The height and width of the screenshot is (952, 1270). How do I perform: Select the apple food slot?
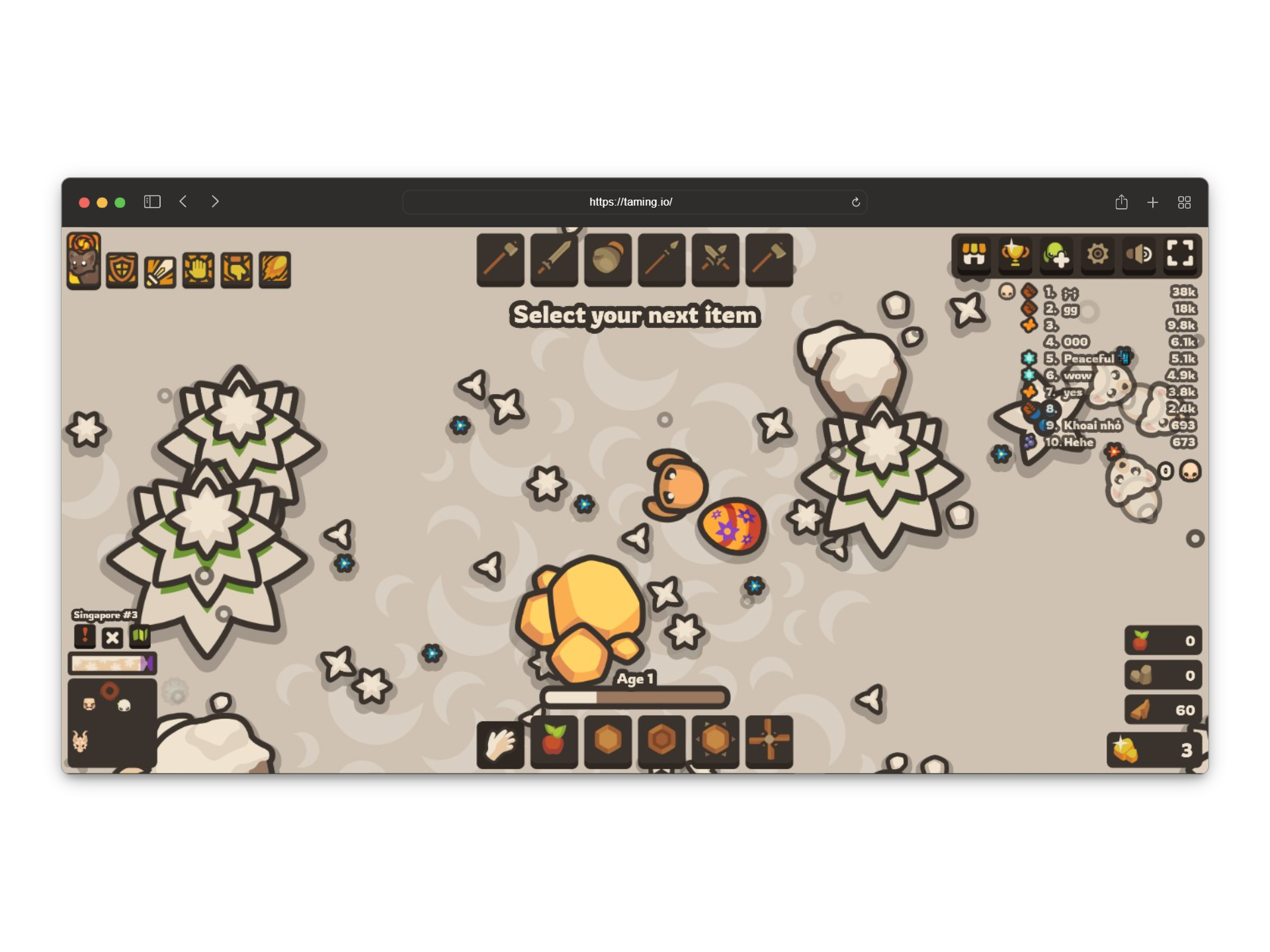tap(554, 742)
